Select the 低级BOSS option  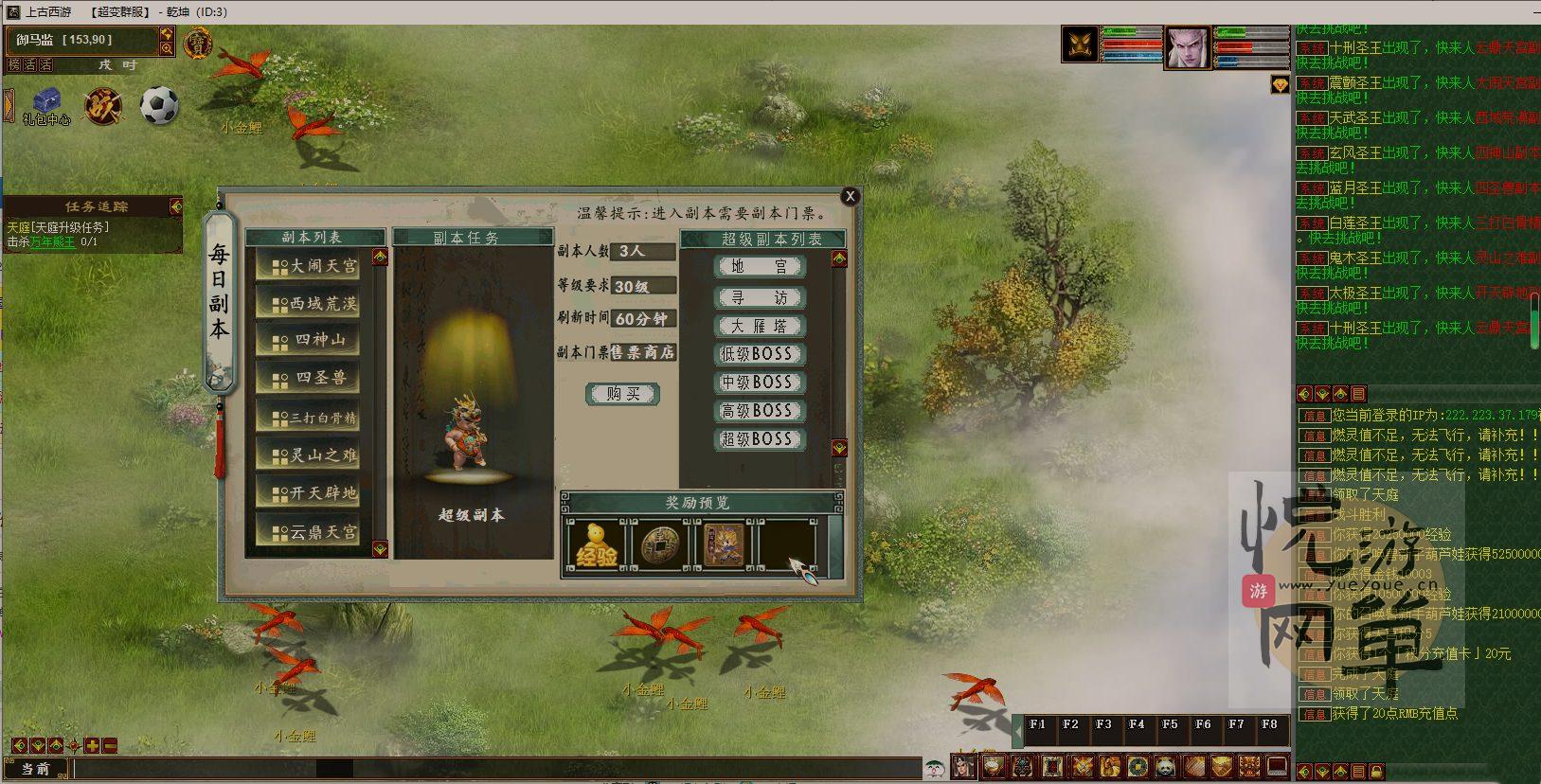point(759,354)
